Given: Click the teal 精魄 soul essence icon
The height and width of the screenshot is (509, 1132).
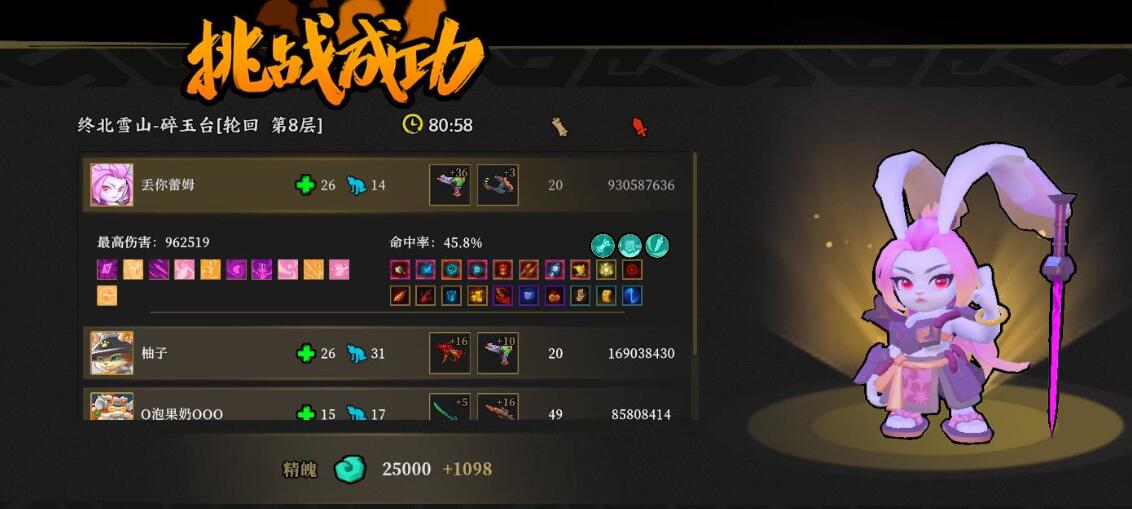Looking at the screenshot, I should 350,469.
